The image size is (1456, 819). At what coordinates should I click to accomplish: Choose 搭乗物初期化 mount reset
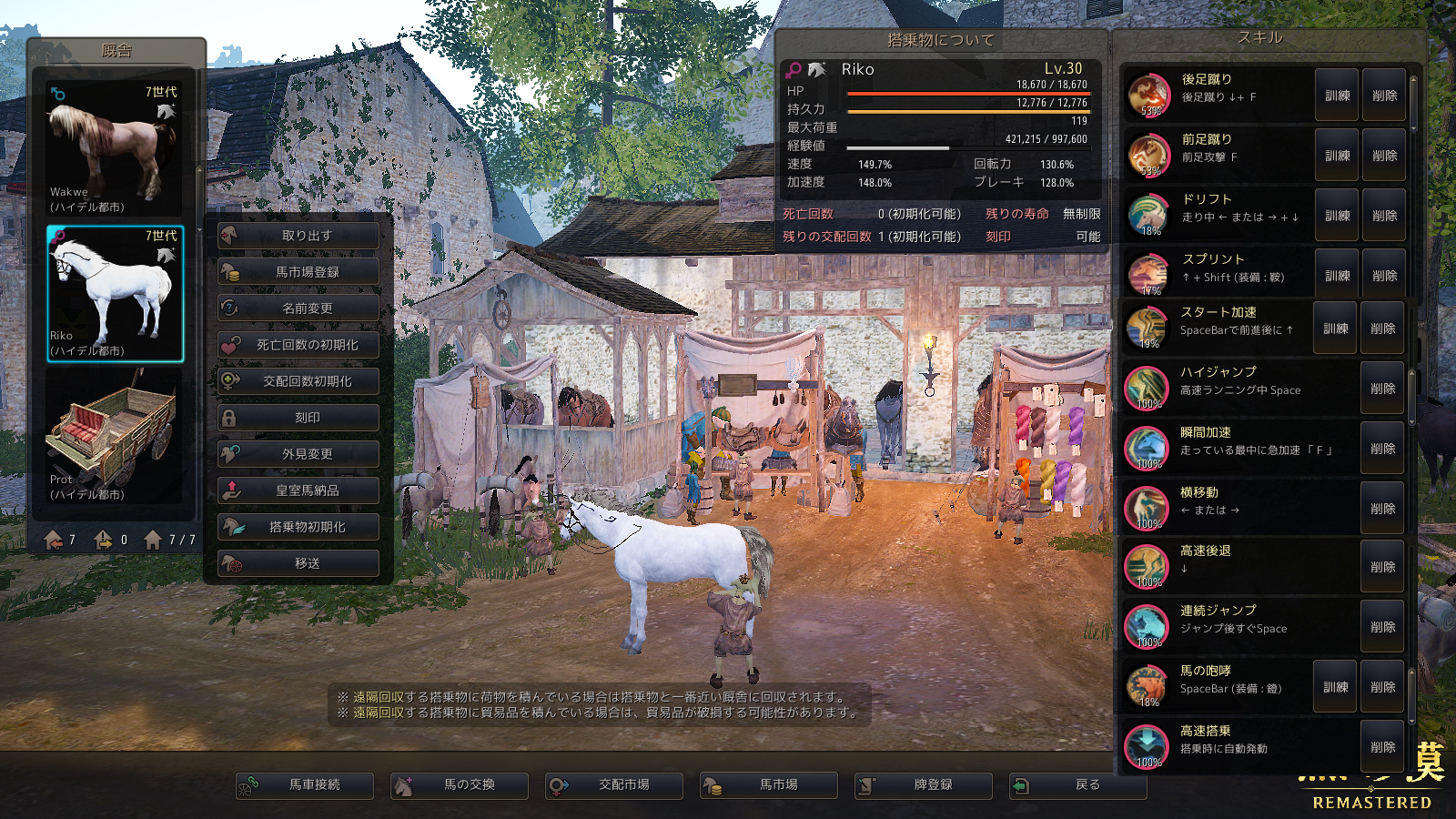298,527
